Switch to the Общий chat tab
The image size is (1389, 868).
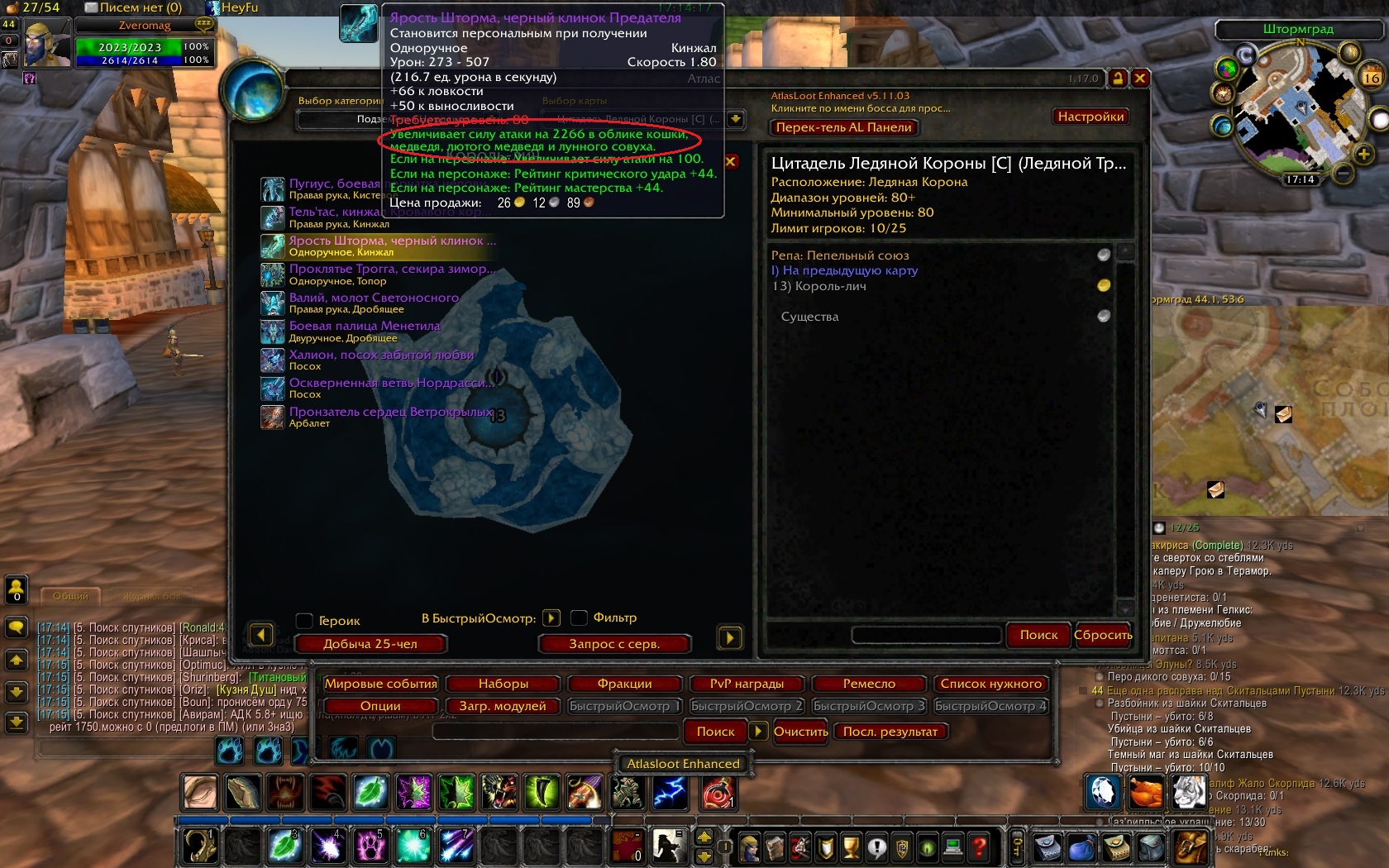pos(70,596)
